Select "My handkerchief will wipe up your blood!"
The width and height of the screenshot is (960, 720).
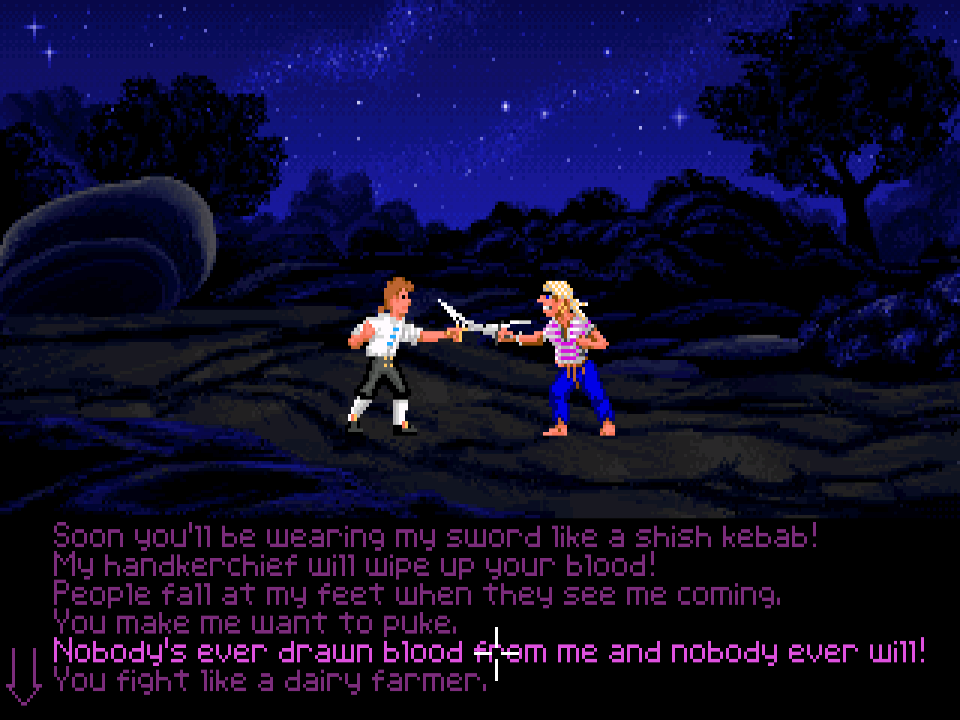[355, 566]
